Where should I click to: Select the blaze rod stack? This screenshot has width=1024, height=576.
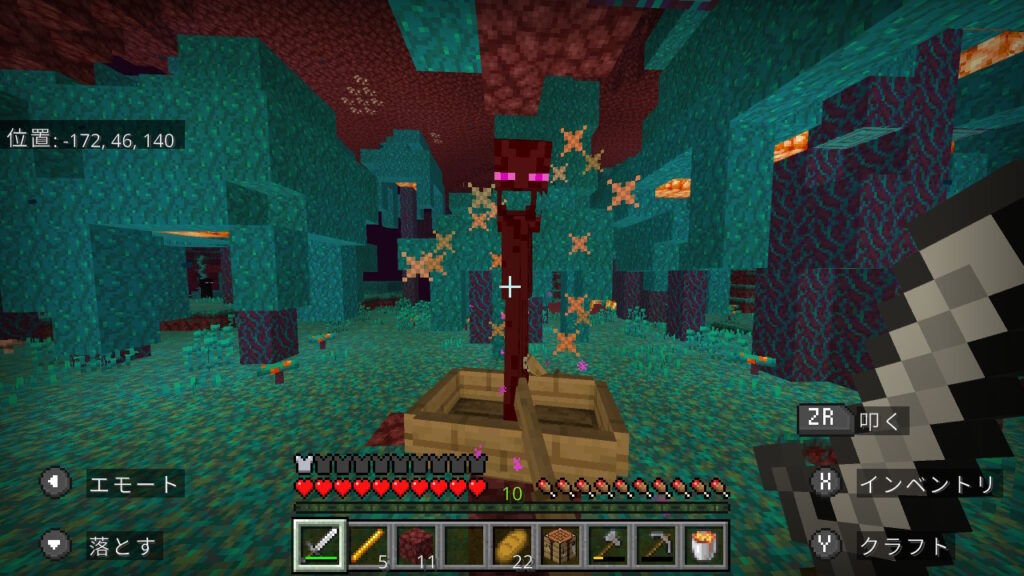click(x=368, y=545)
